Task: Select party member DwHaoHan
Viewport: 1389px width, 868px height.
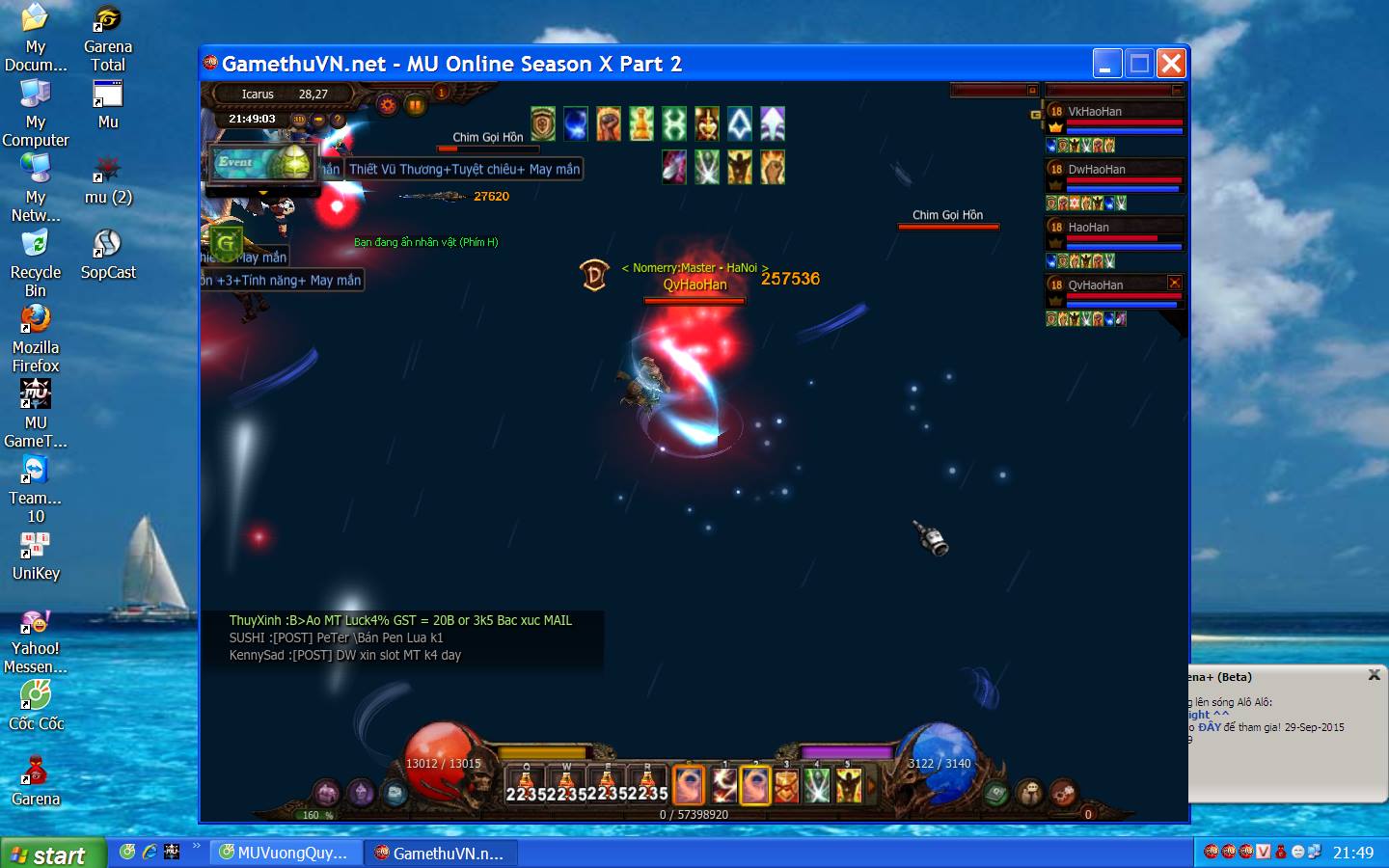Action: (1097, 170)
